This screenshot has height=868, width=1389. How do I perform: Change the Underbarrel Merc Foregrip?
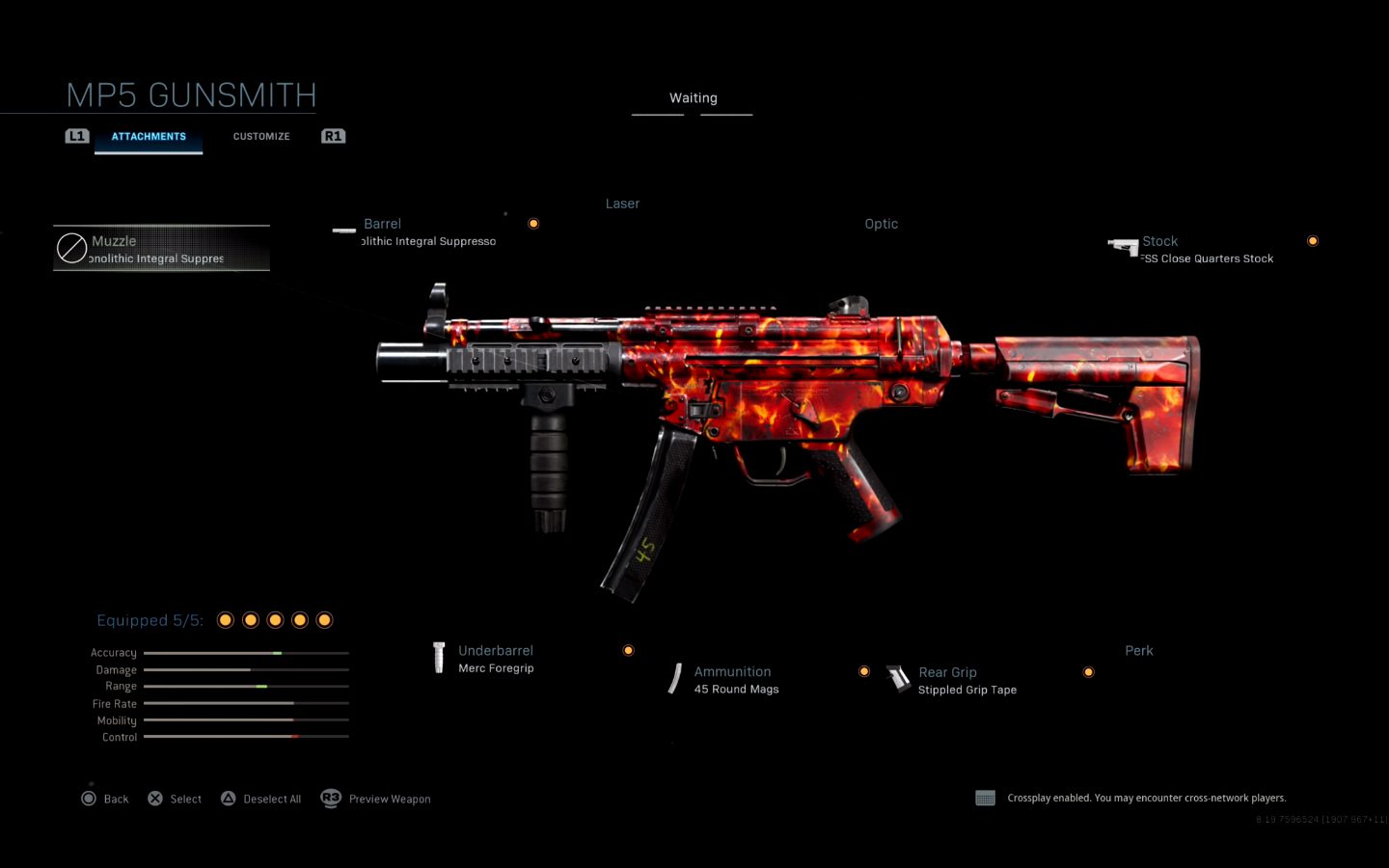[495, 659]
